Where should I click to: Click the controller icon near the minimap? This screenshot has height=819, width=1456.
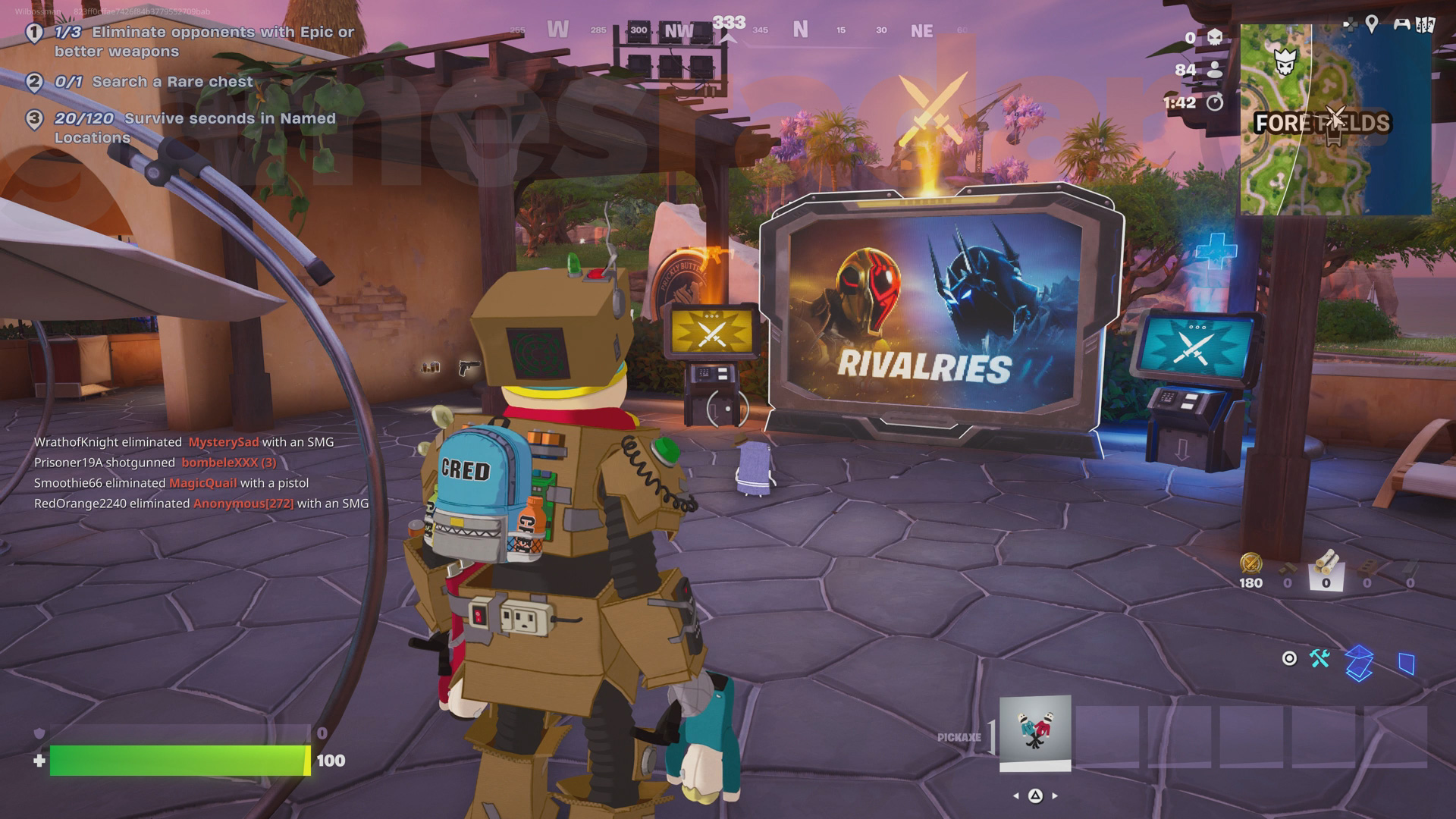coord(1402,25)
